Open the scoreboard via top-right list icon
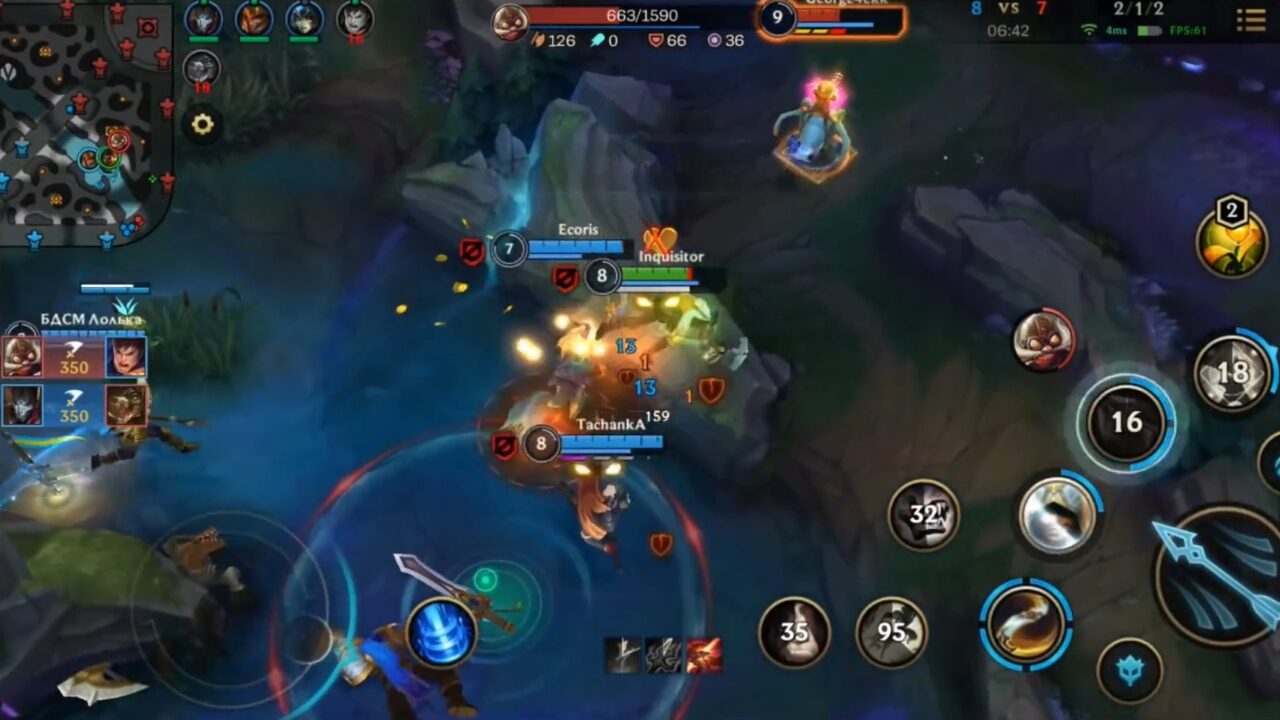Viewport: 1280px width, 720px height. [x=1253, y=22]
